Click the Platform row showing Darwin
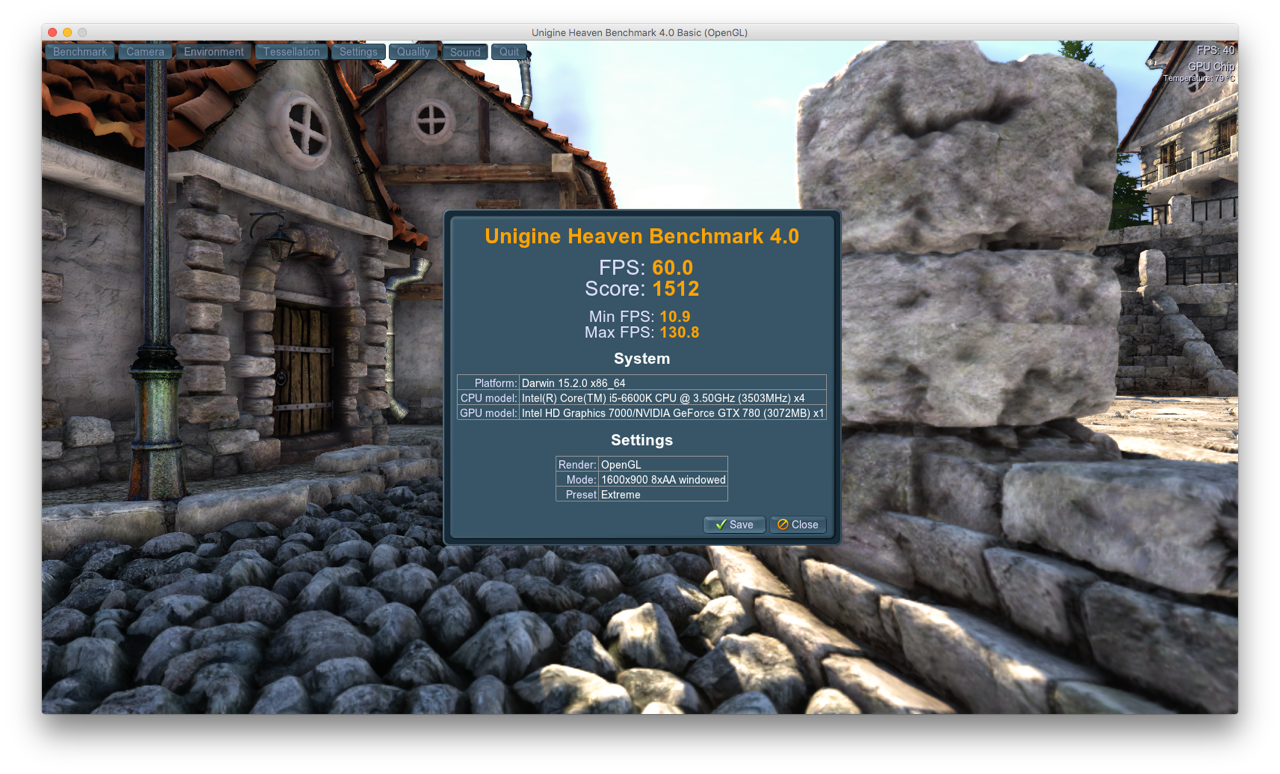The width and height of the screenshot is (1280, 774). point(641,382)
